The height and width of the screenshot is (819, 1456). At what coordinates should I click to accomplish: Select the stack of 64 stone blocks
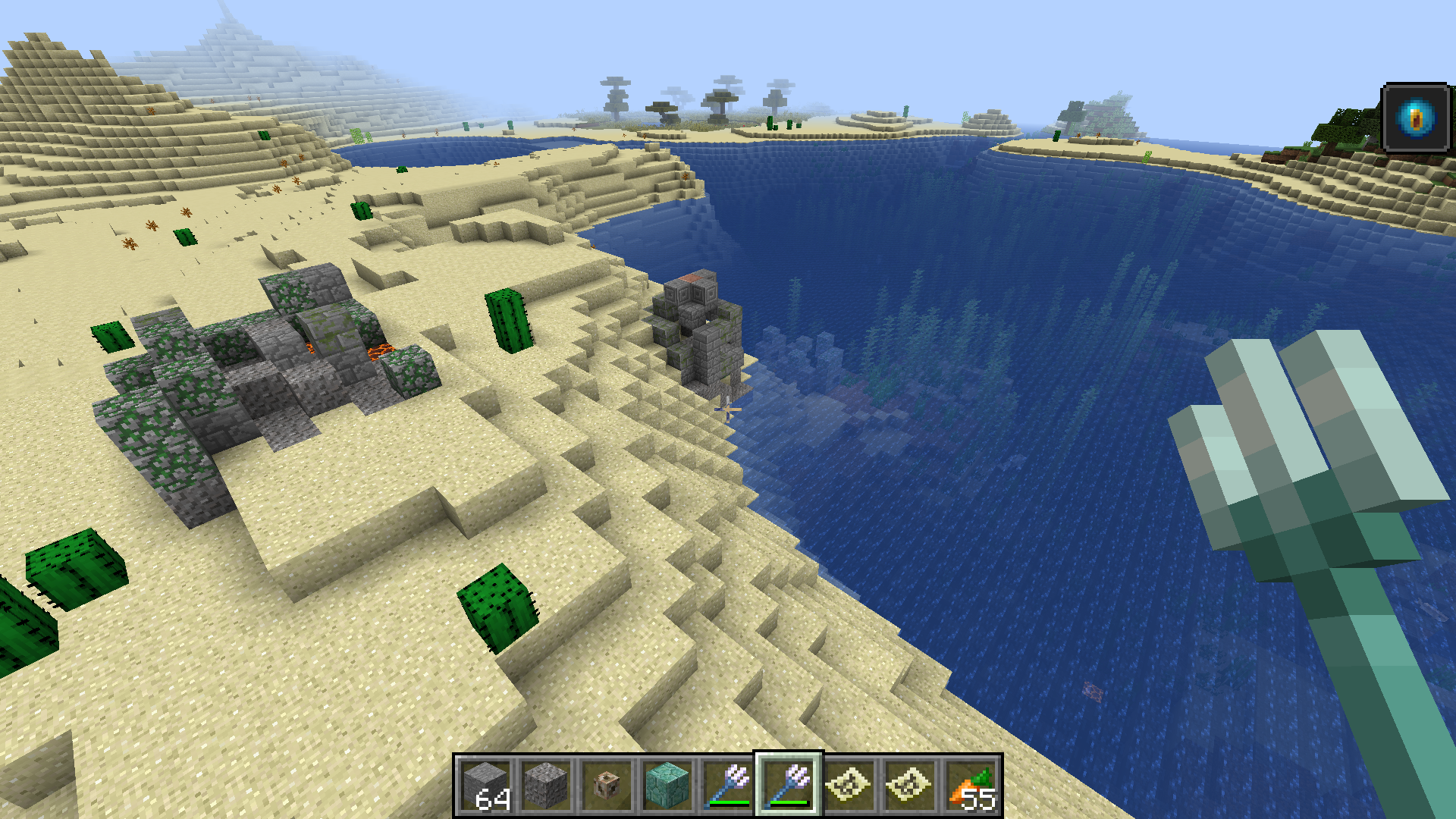coord(486,786)
